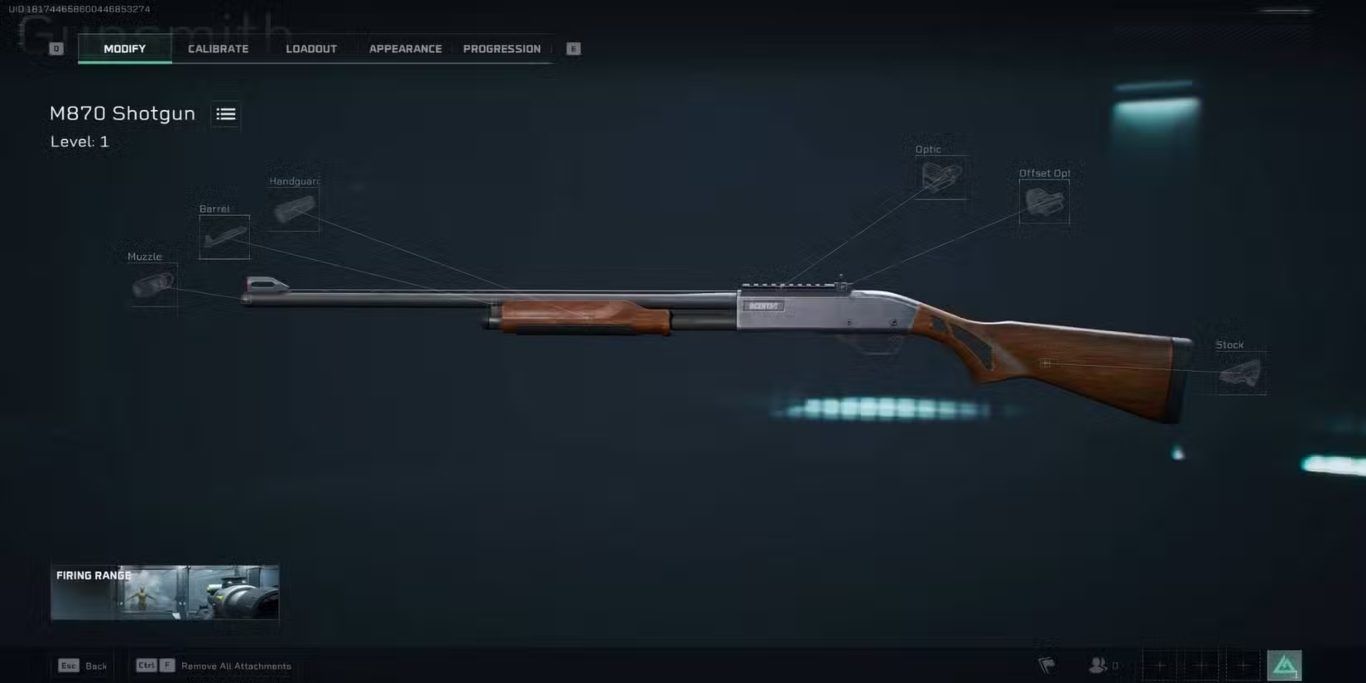Show the Progression tab
1366x683 pixels.
tap(502, 49)
